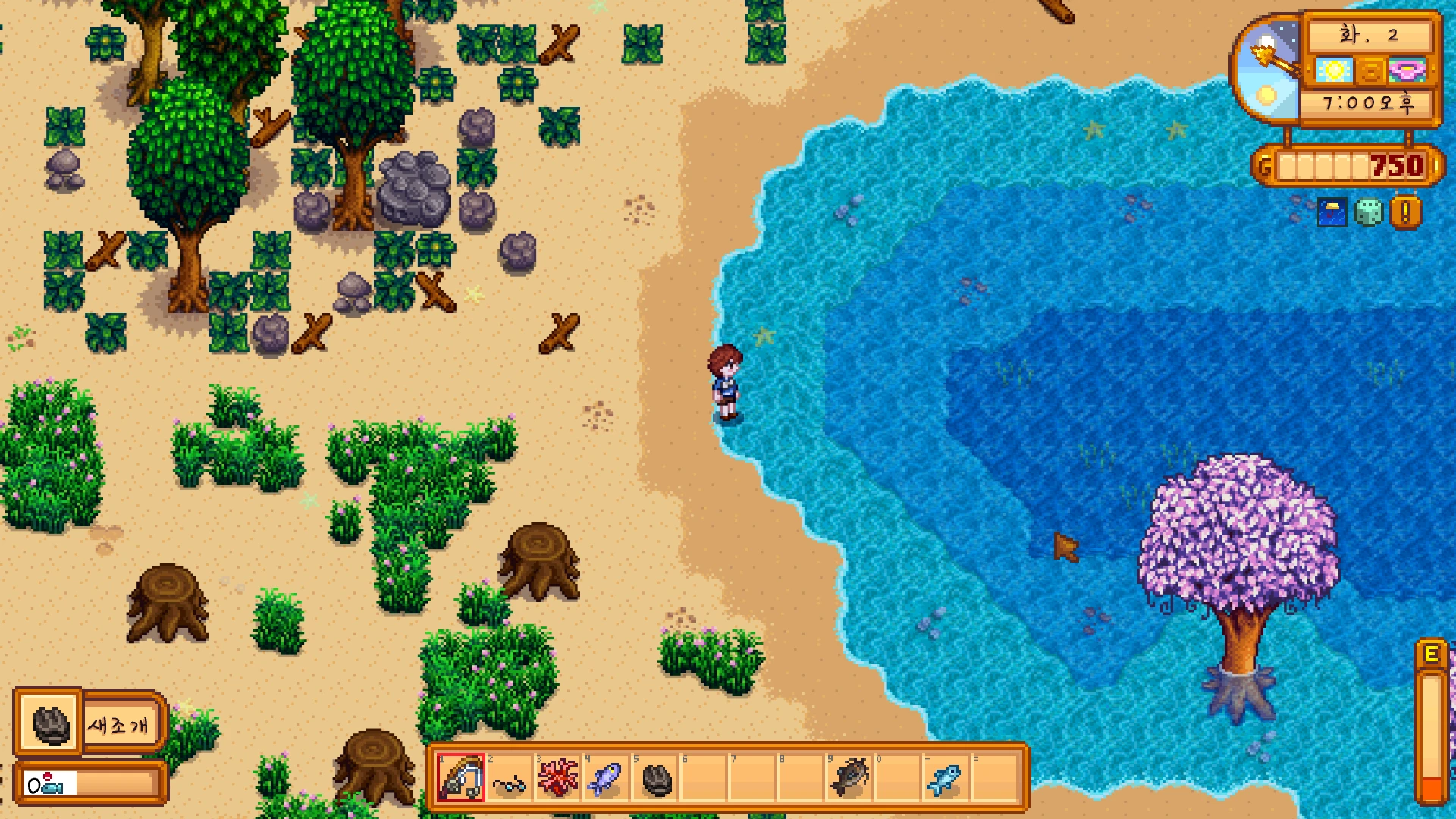Image resolution: width=1456 pixels, height=819 pixels.
Task: Click the sunny weather icon
Action: [1334, 71]
